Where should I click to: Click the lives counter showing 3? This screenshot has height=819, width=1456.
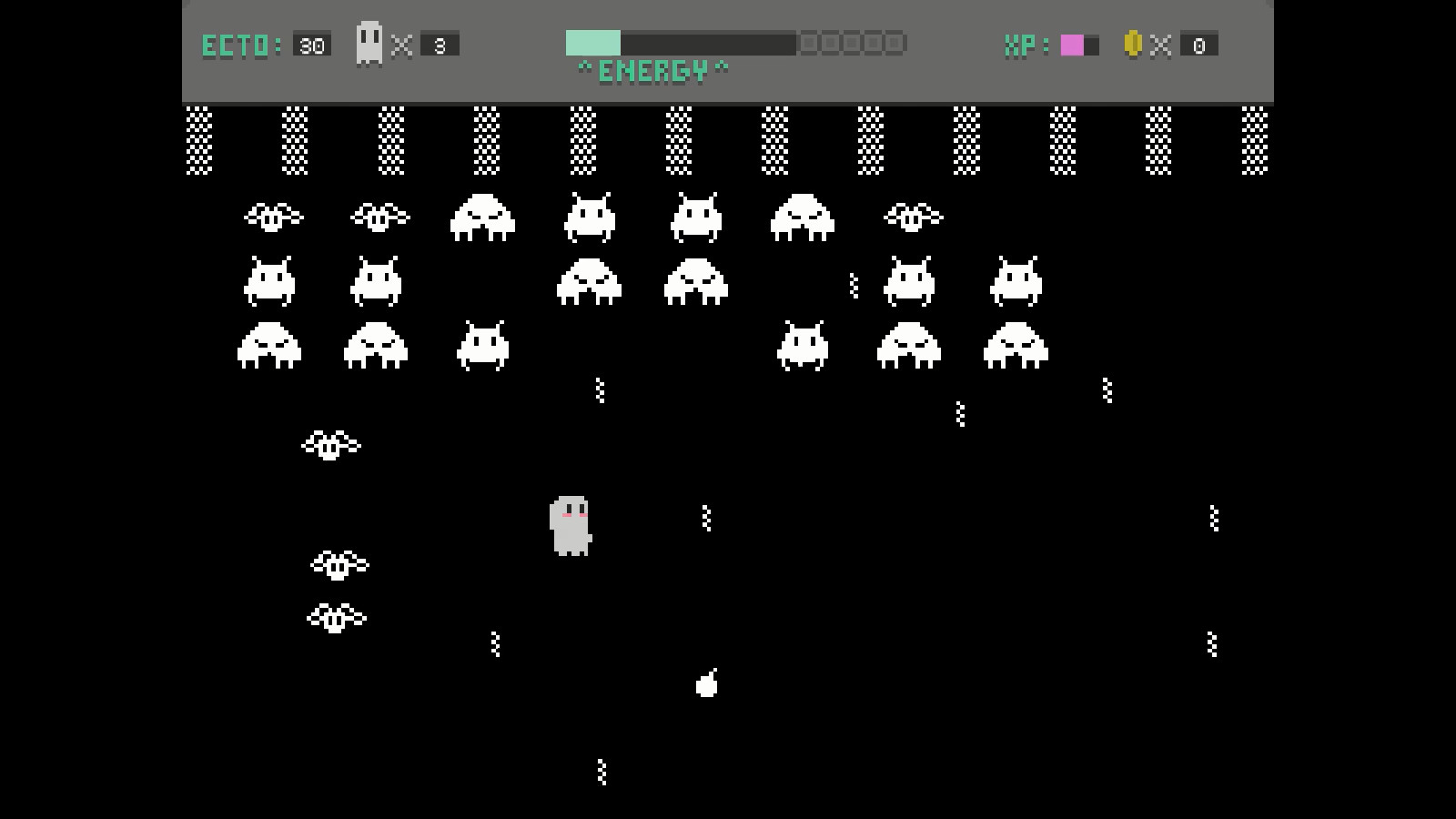click(439, 44)
